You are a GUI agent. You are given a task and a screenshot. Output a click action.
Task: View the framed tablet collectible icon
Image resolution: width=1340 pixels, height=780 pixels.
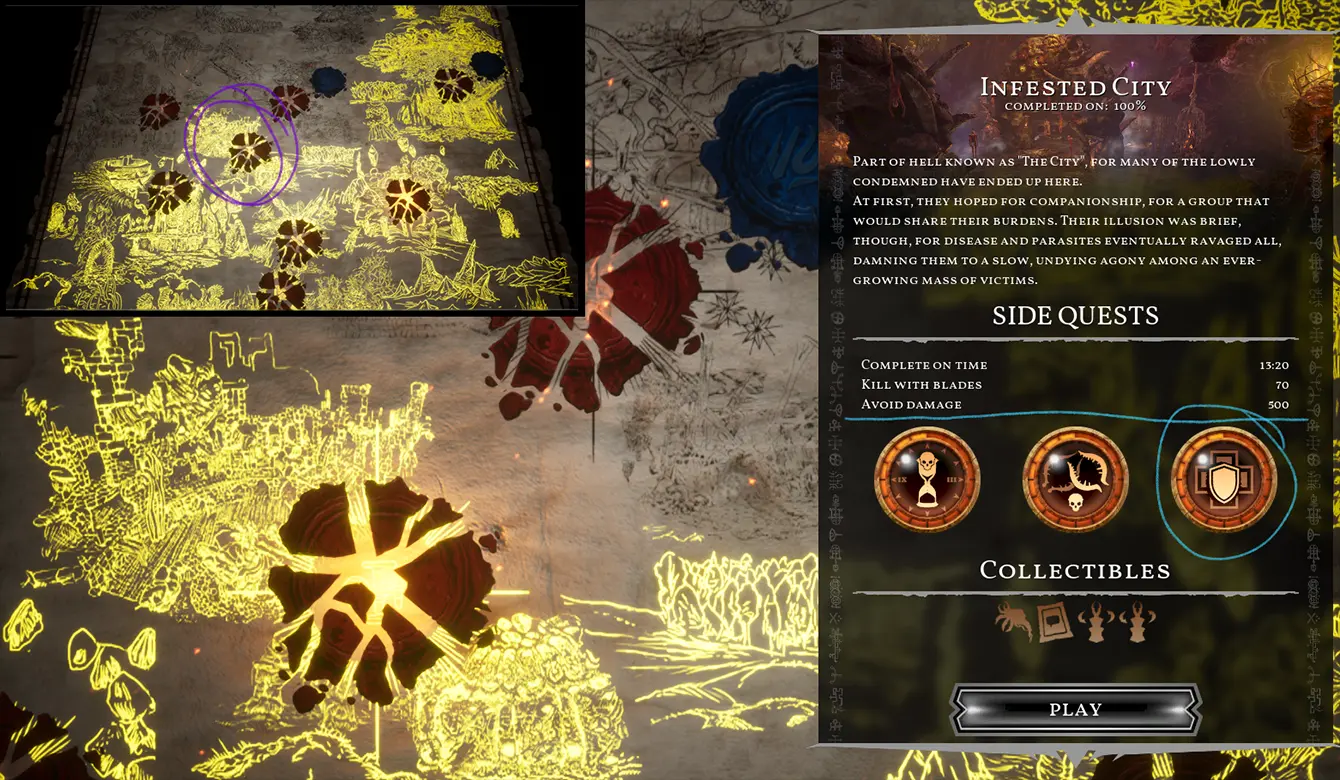pyautogui.click(x=1054, y=622)
